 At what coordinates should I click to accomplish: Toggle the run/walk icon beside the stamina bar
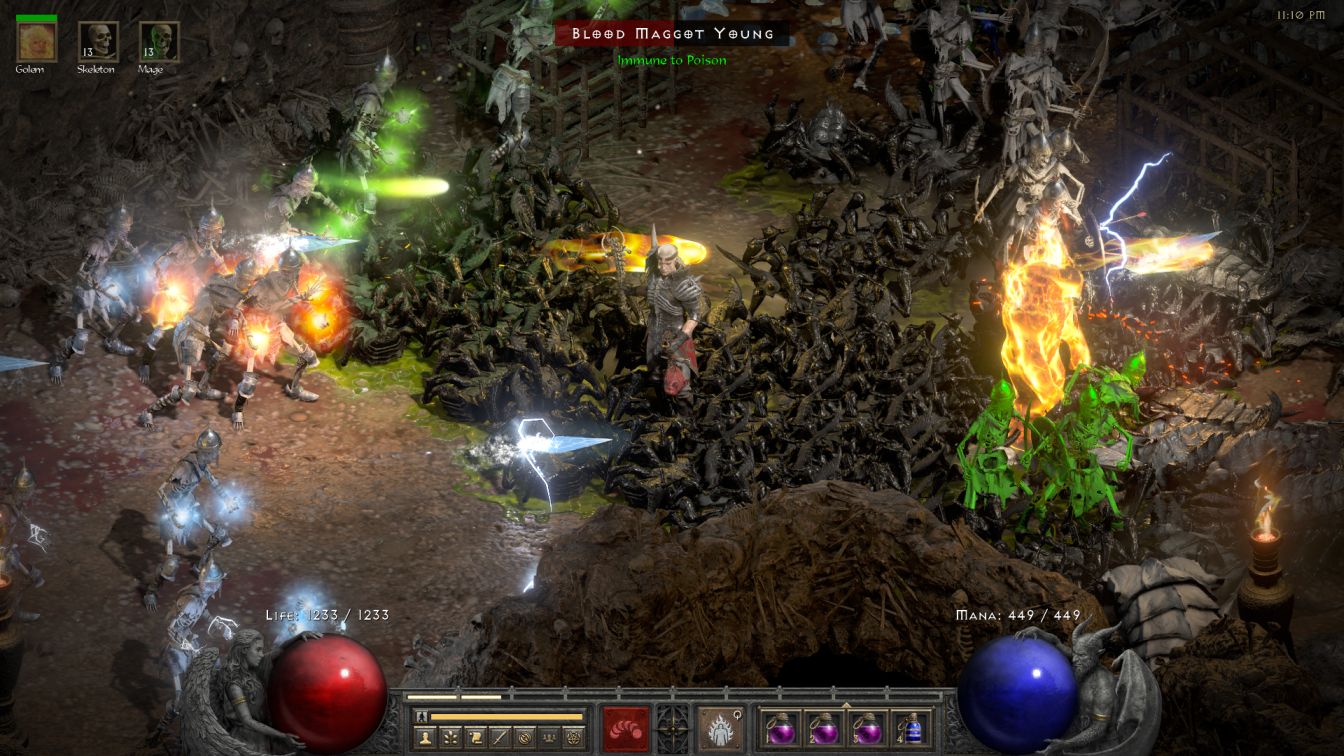421,716
